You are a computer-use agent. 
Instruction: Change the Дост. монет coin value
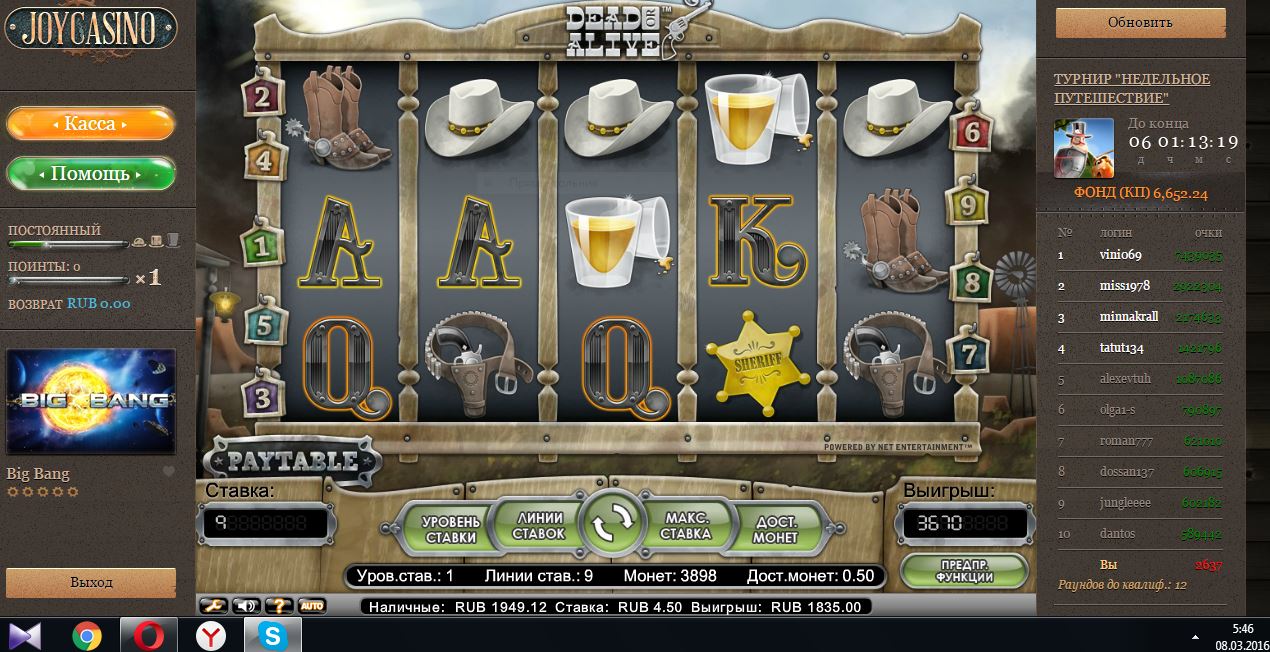pyautogui.click(x=776, y=529)
